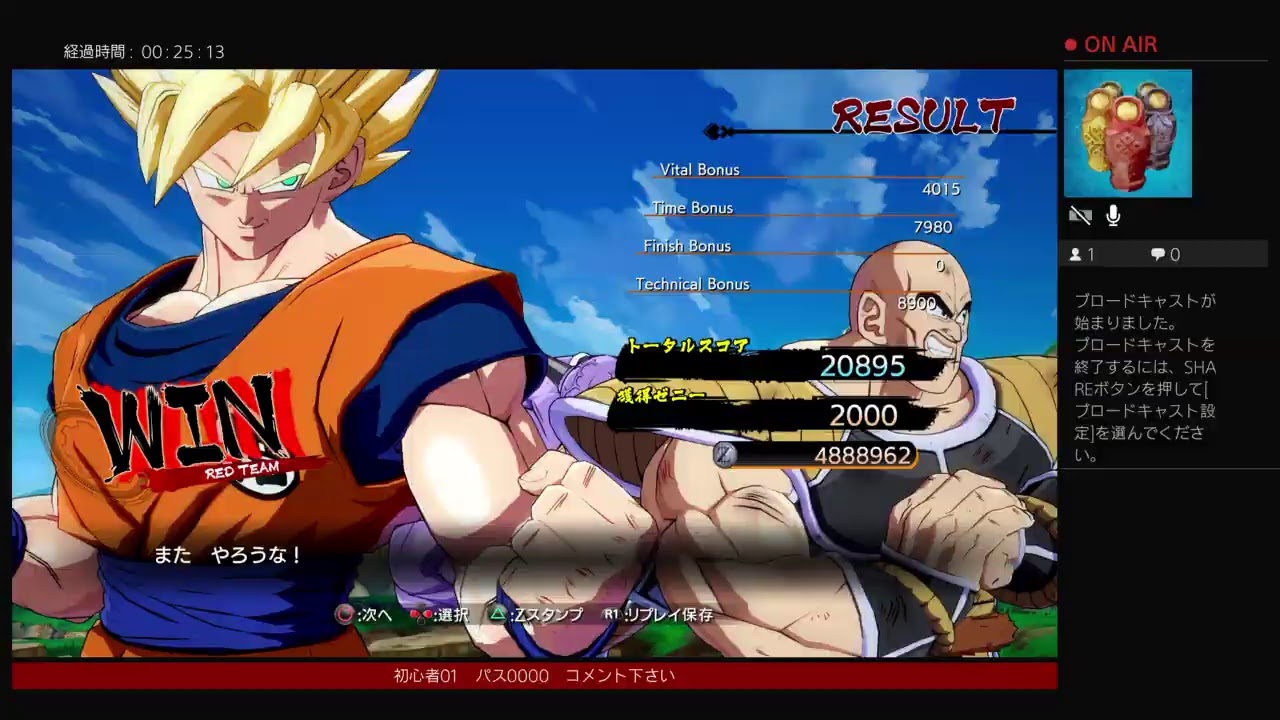Click the viewer count person icon
The image size is (1280, 720).
pyautogui.click(x=1076, y=254)
